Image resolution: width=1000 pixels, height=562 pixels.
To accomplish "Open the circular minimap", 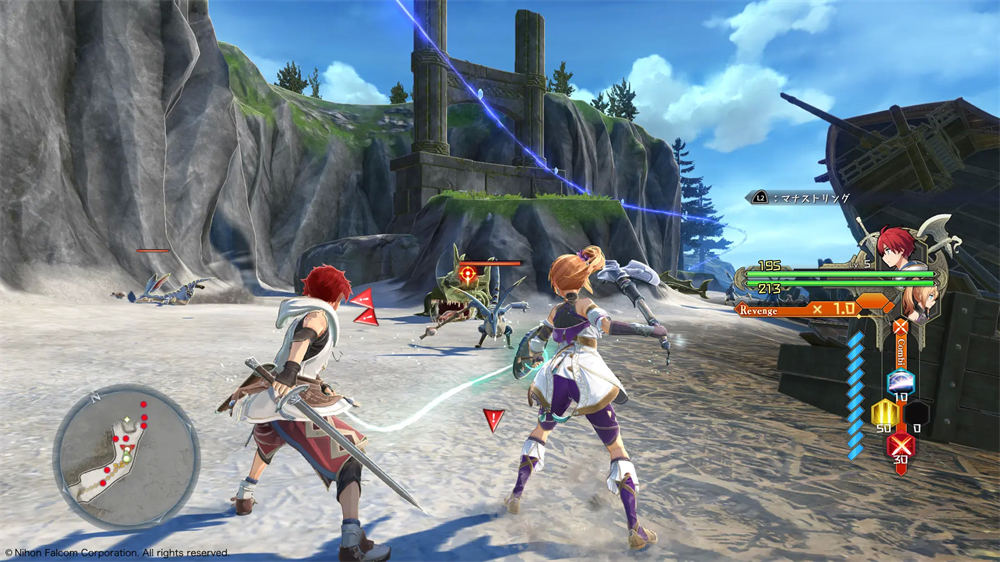I will point(126,455).
